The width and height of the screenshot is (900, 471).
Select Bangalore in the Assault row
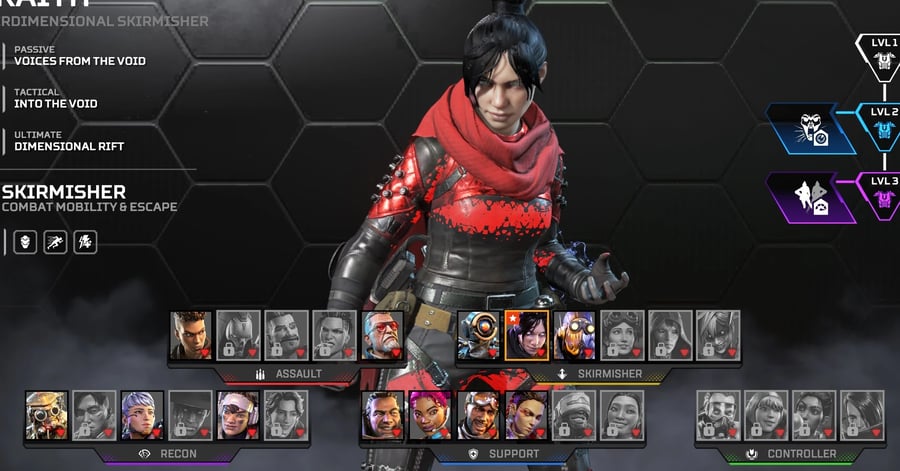[190, 335]
